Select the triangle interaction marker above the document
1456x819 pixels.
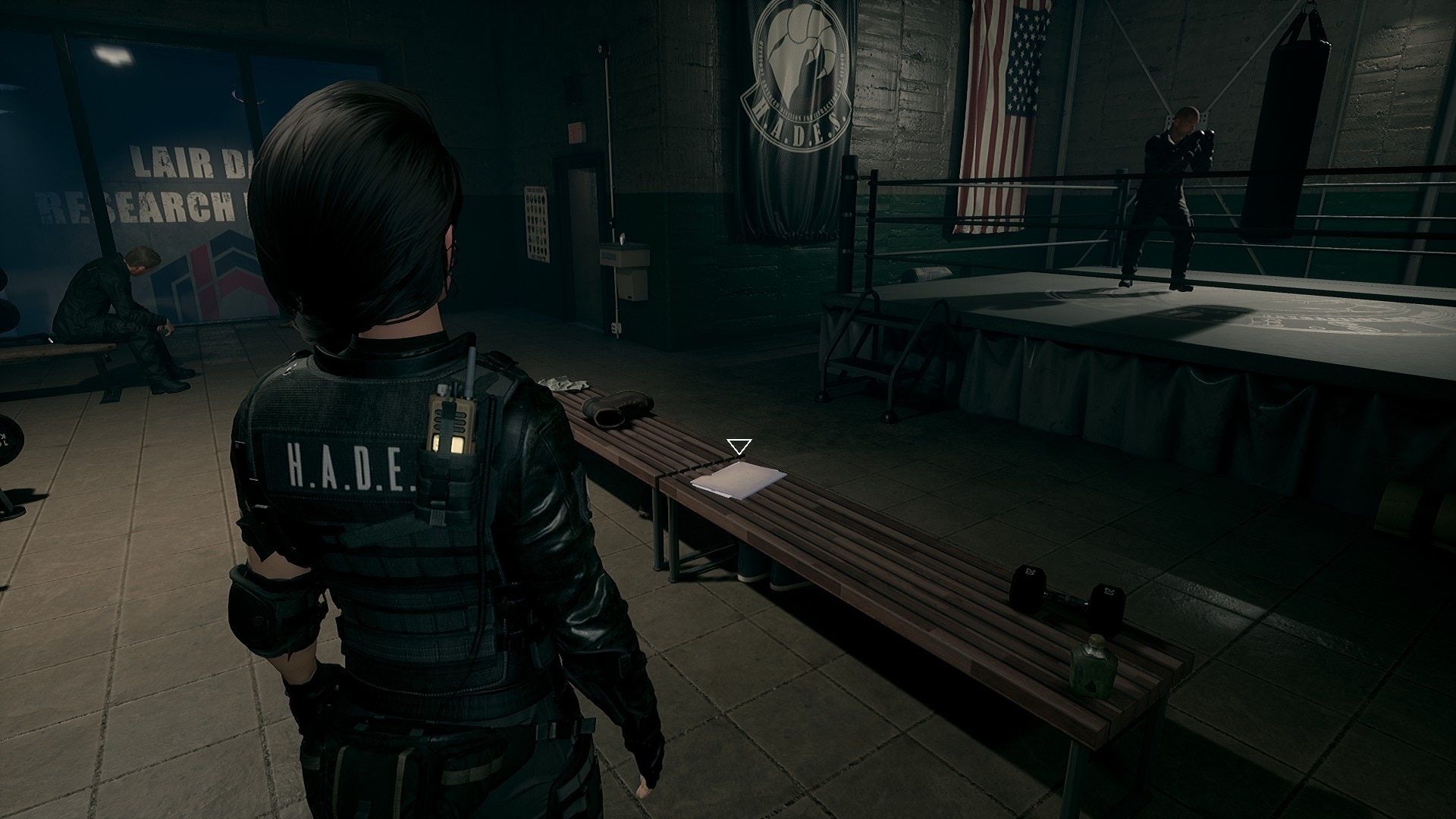[738, 446]
